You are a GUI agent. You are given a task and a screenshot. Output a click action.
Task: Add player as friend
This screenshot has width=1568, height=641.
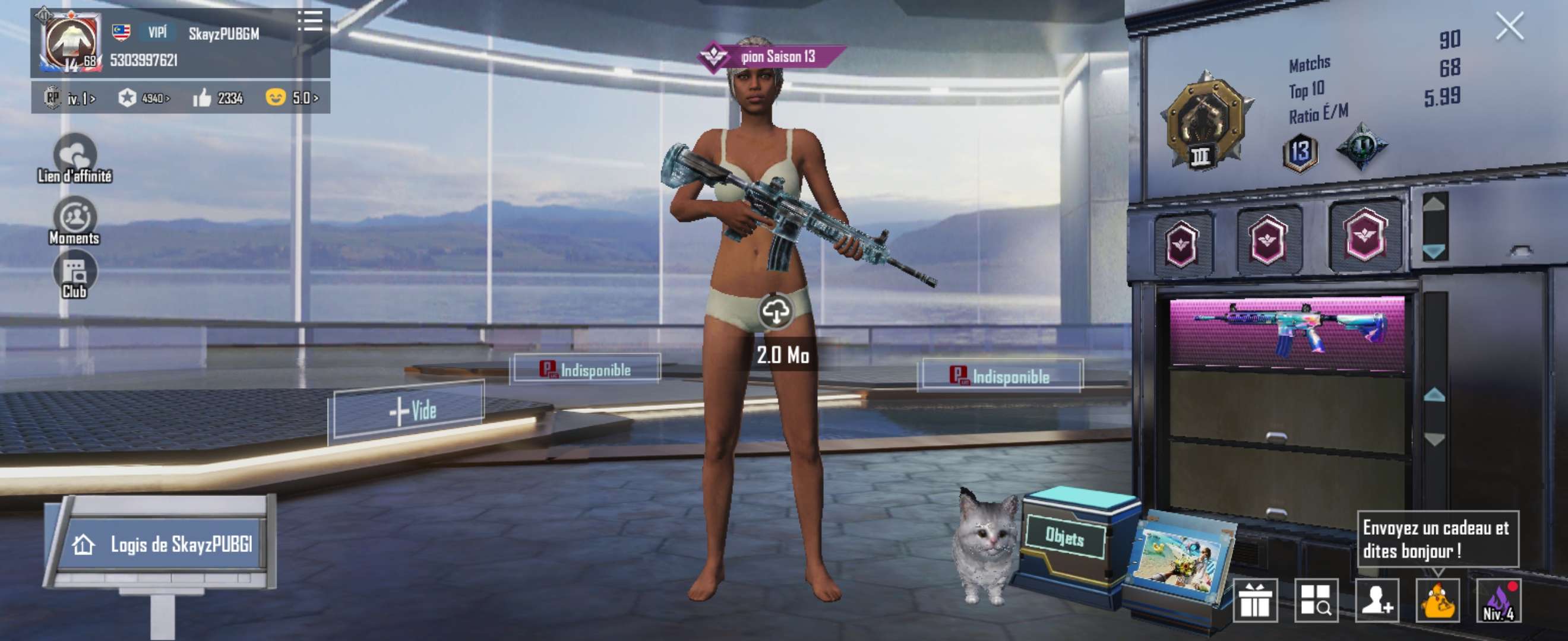[x=1377, y=601]
